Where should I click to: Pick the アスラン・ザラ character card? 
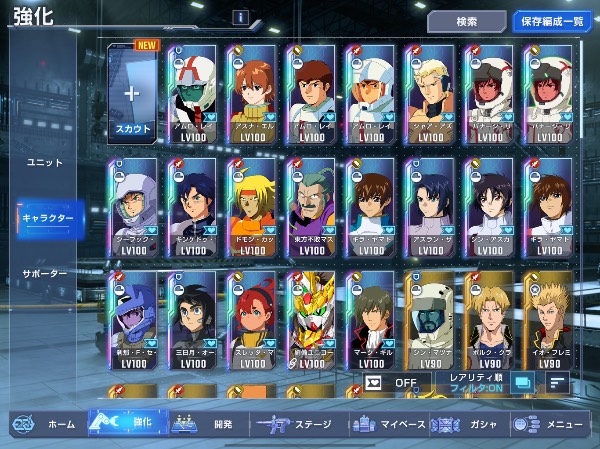point(430,207)
